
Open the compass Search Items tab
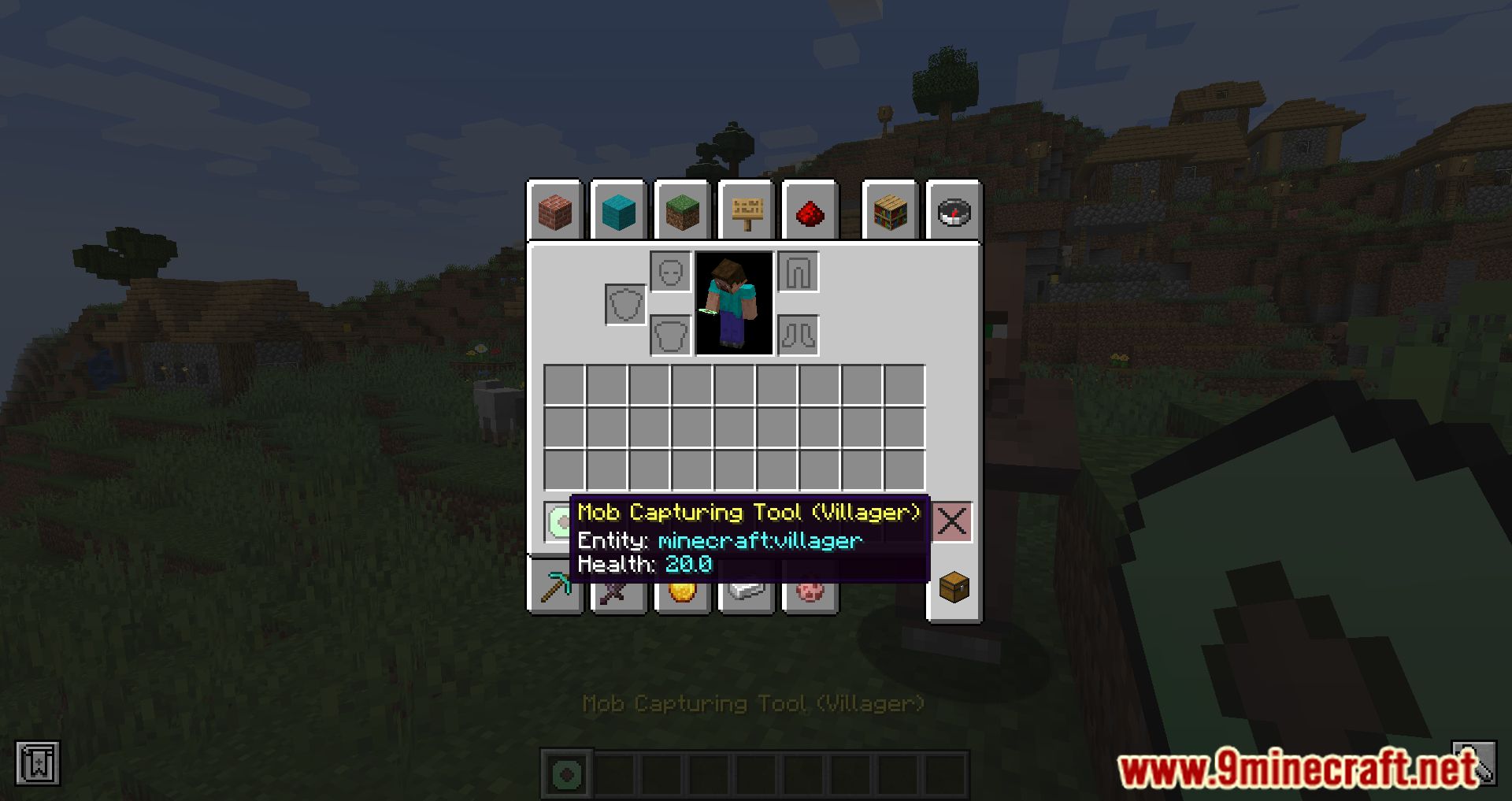[954, 211]
